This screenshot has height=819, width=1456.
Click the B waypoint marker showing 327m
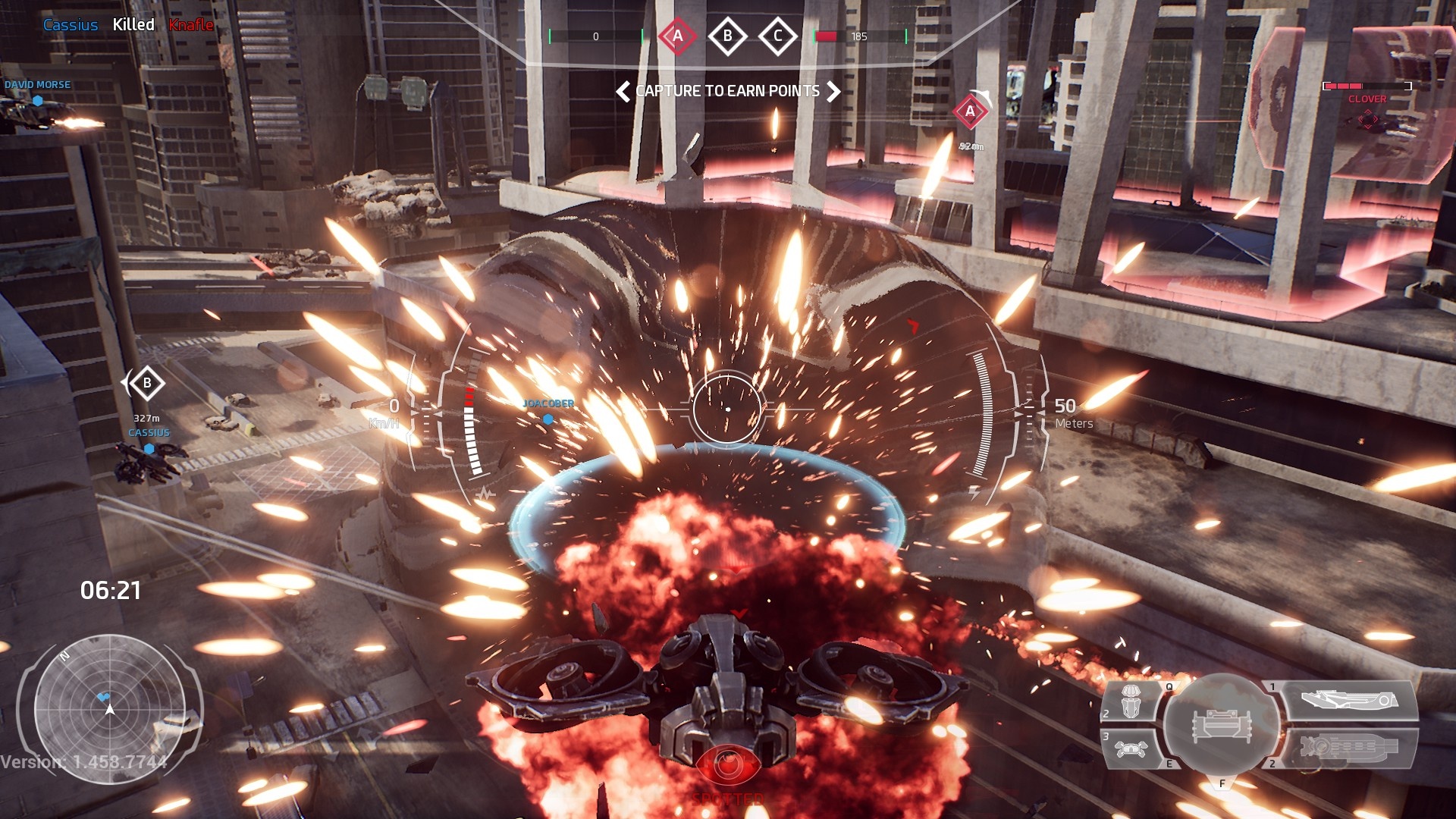[147, 384]
